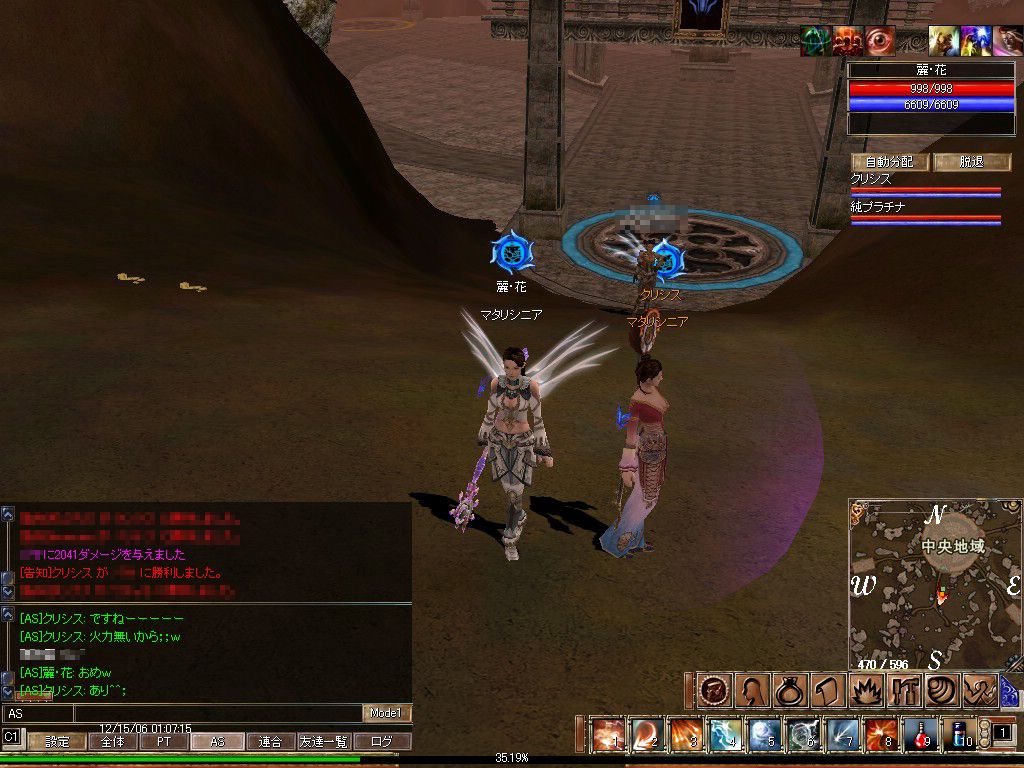Open the 友達一覧 friends list

[x=325, y=742]
